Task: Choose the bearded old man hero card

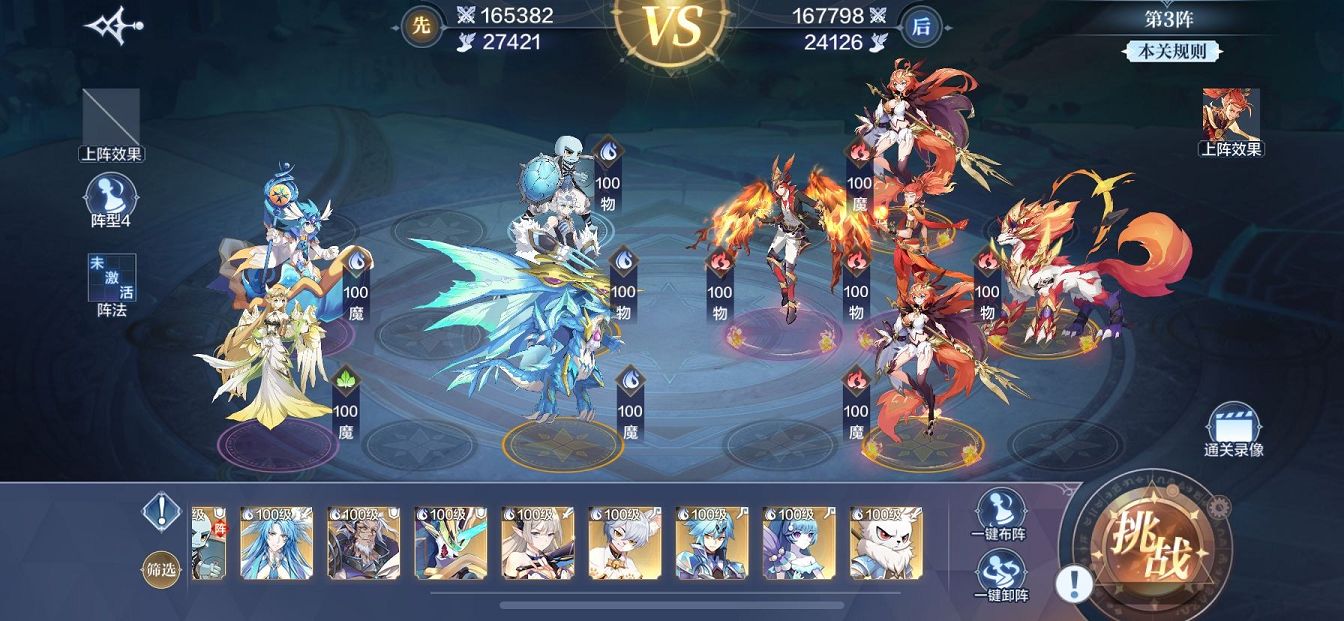Action: (x=364, y=543)
